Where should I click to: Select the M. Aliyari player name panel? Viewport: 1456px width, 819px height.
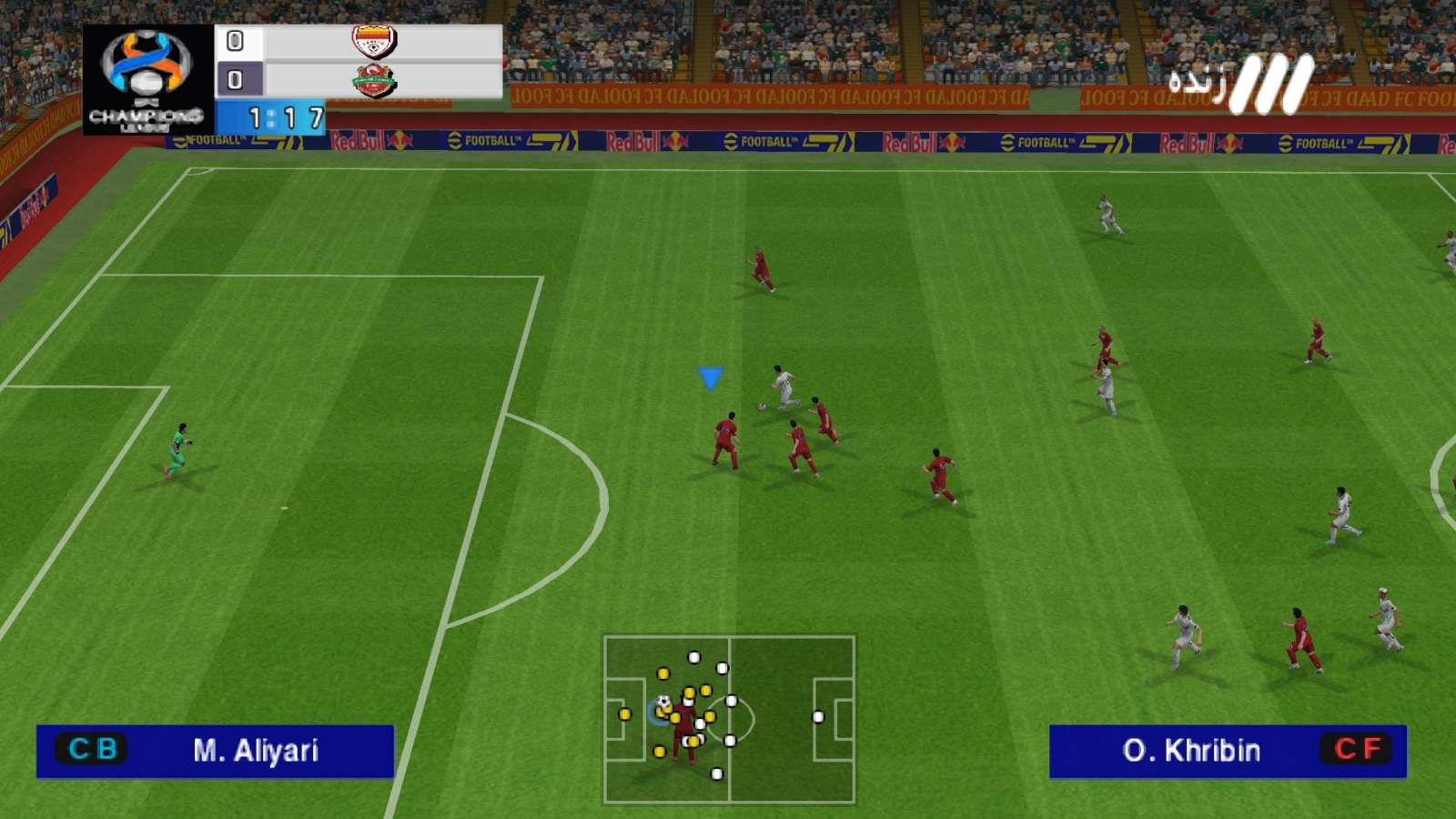[x=215, y=751]
